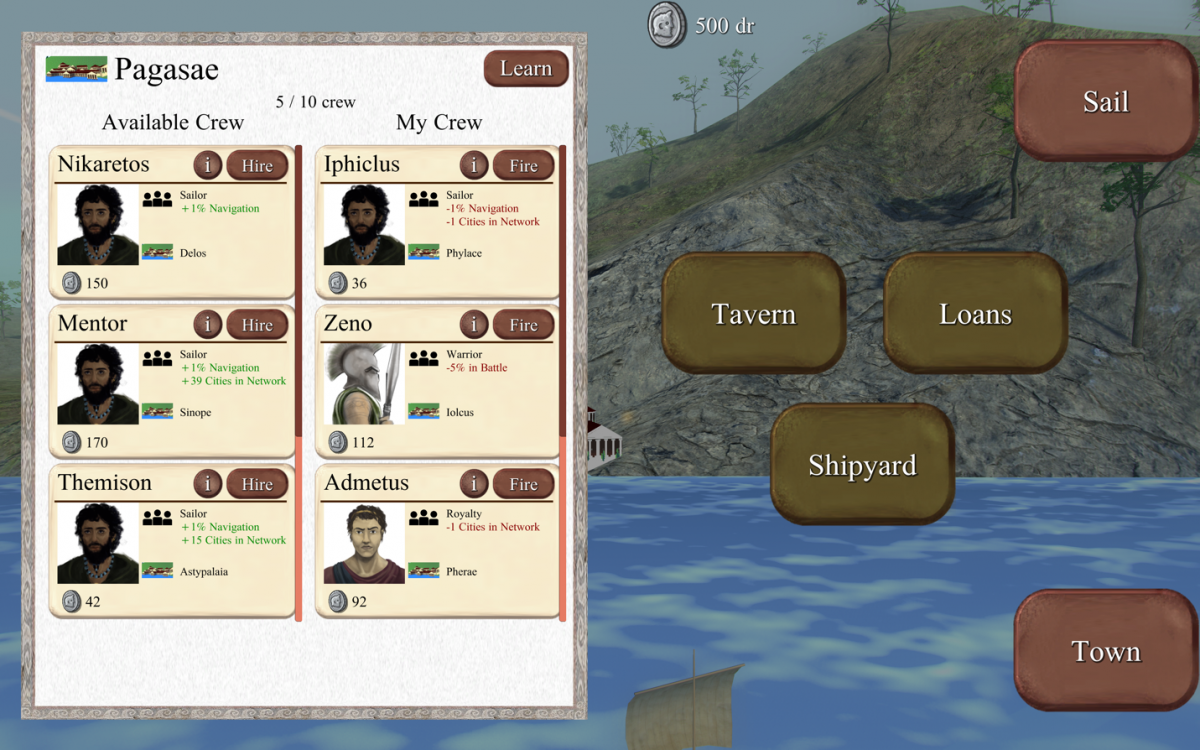1200x750 pixels.
Task: Show info for Nikaretos
Action: (207, 166)
